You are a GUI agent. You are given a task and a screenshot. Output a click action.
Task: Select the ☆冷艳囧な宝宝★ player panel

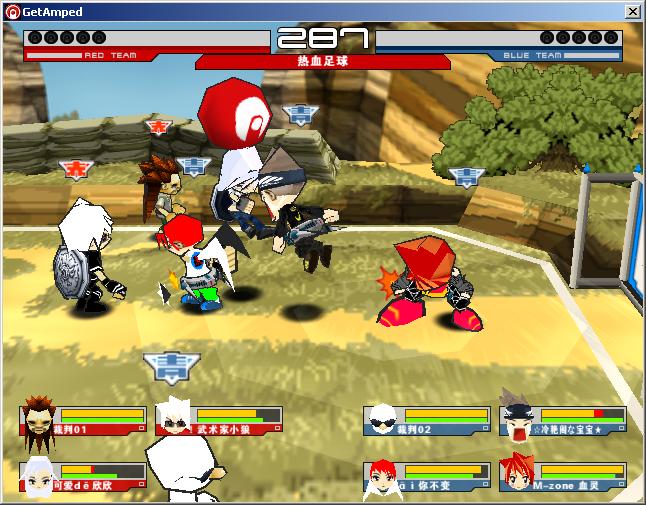click(562, 422)
